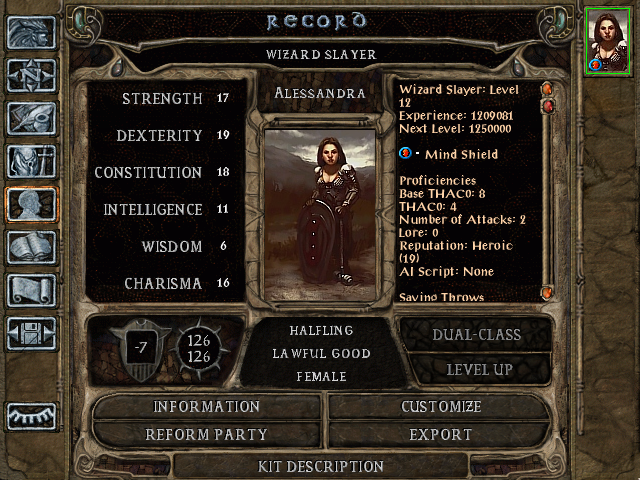Viewport: 640px width, 480px height.
Task: Click the closed-eye rest button
Action: 31,415
